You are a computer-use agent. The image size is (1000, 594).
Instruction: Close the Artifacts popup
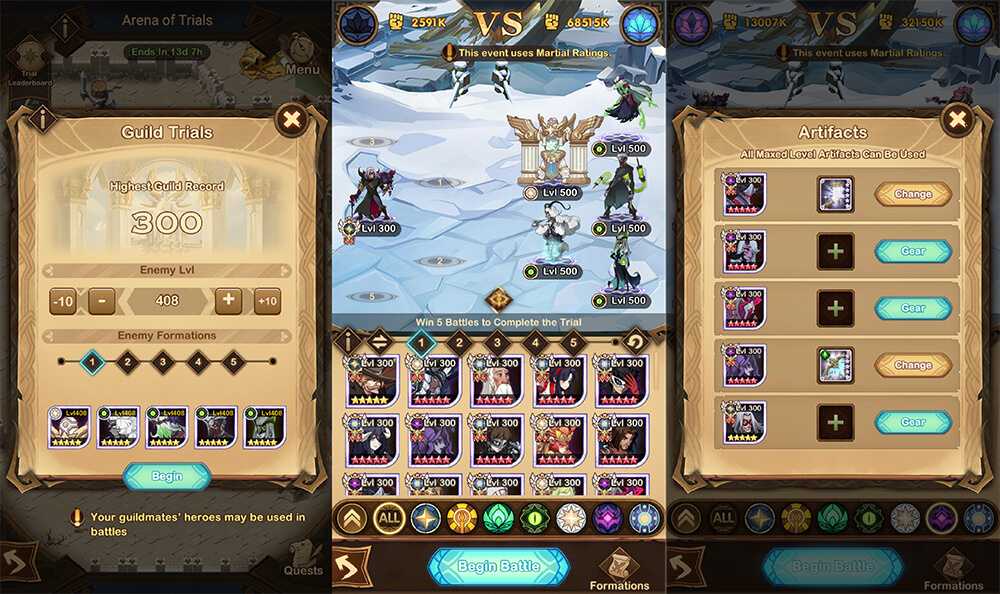point(957,121)
